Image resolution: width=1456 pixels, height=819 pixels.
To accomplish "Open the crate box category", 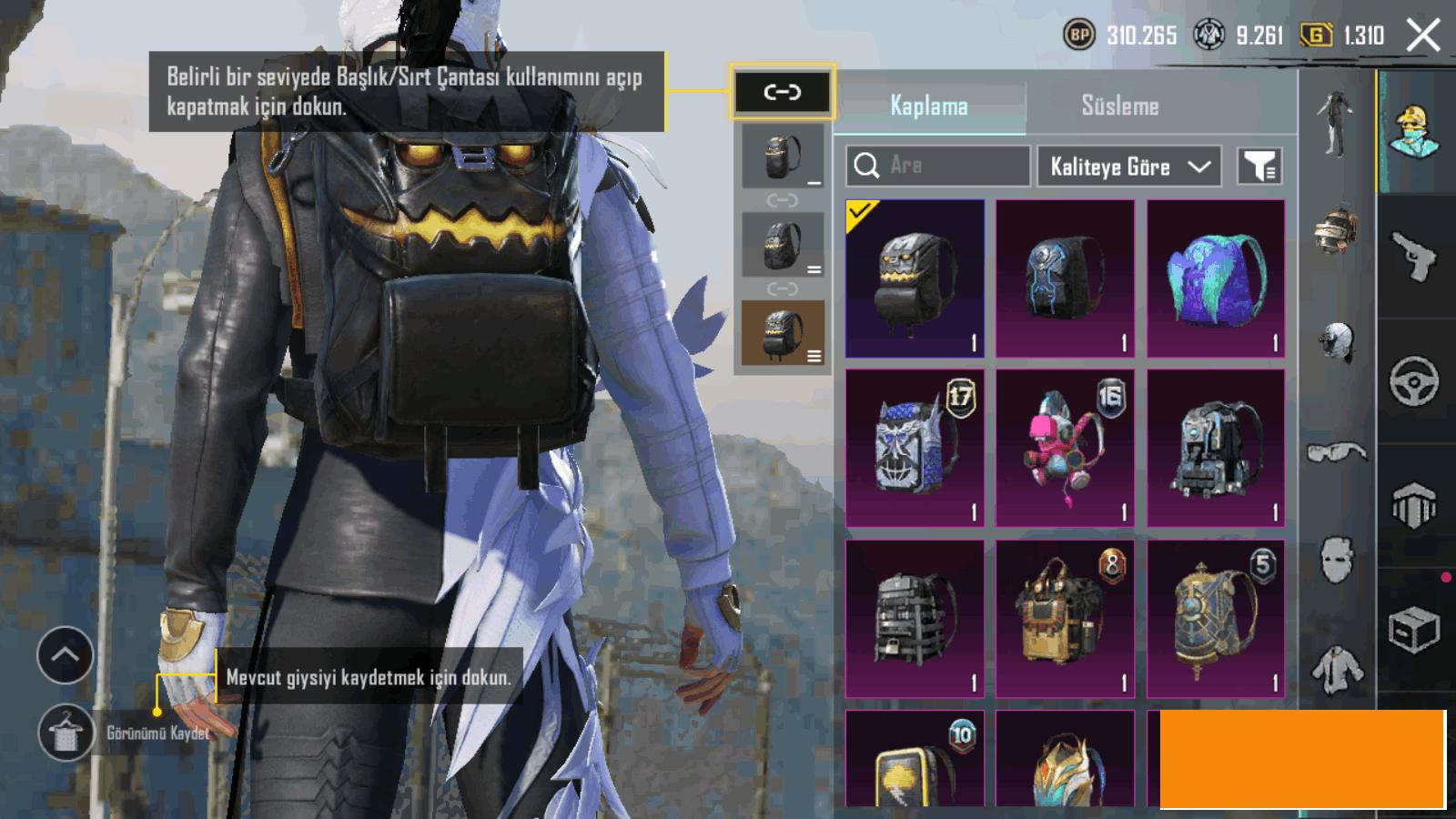I will [1413, 630].
